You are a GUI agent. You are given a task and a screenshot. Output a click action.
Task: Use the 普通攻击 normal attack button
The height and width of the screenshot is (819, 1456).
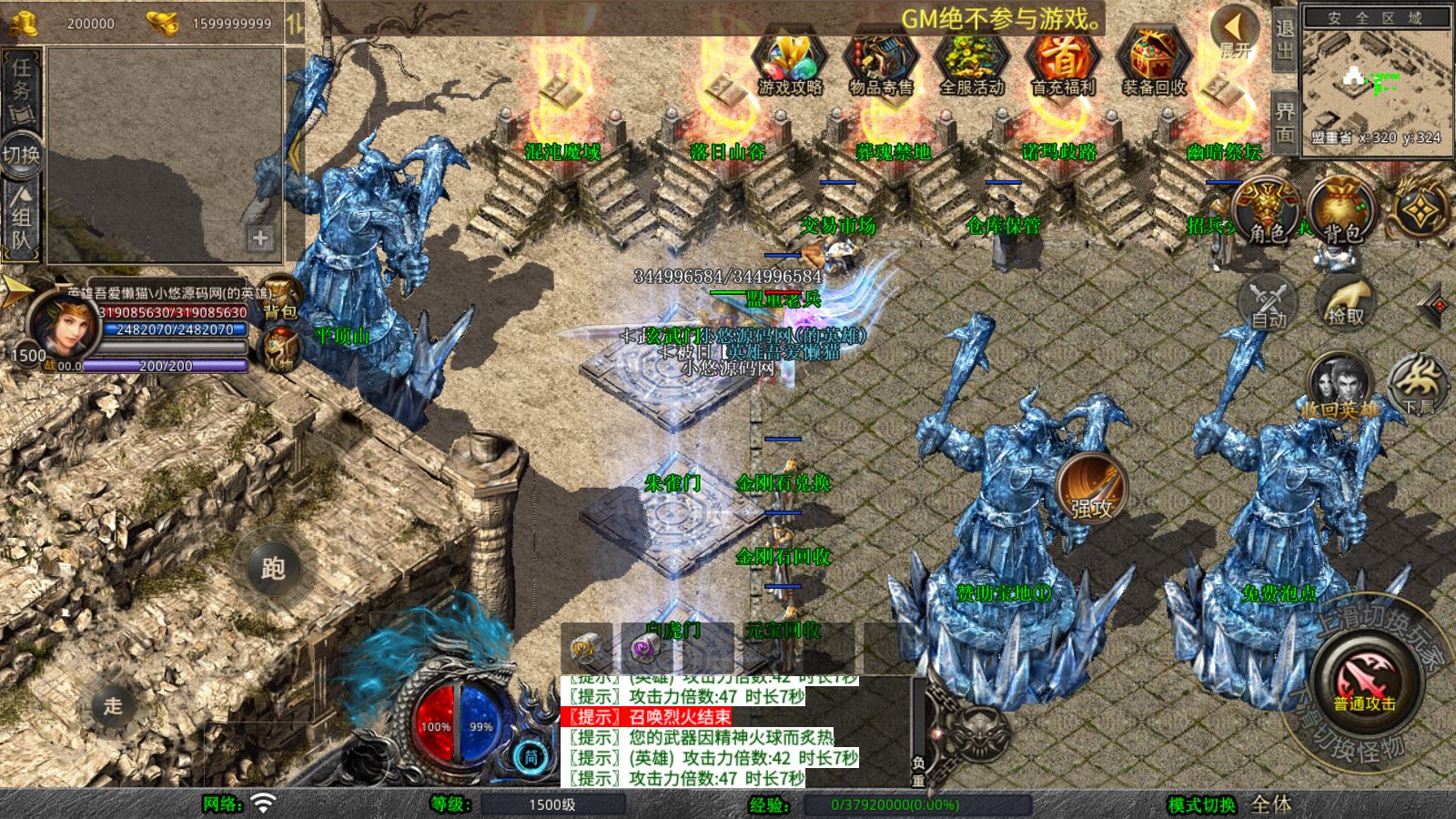(x=1365, y=682)
